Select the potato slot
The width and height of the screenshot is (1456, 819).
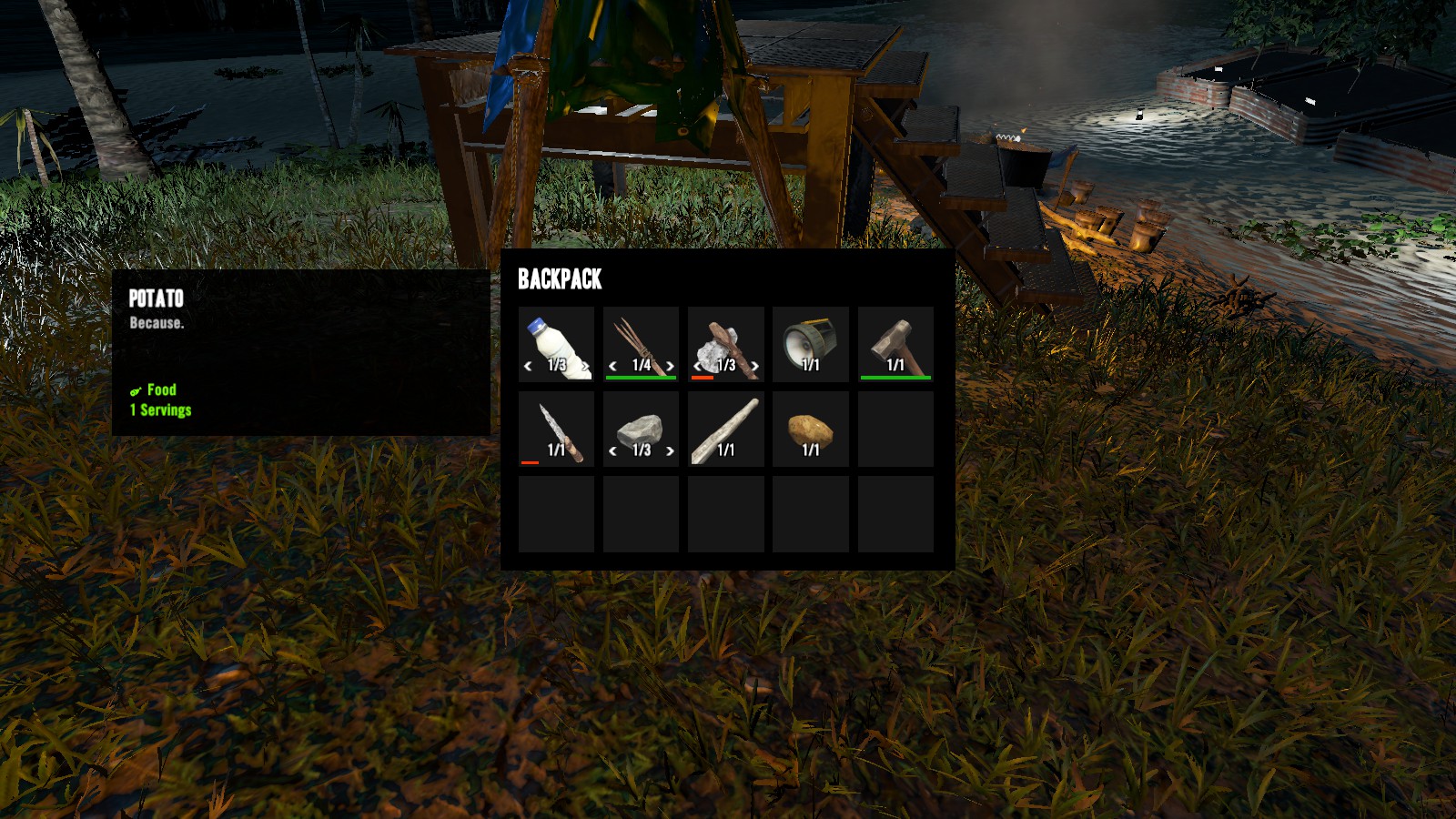pyautogui.click(x=810, y=428)
